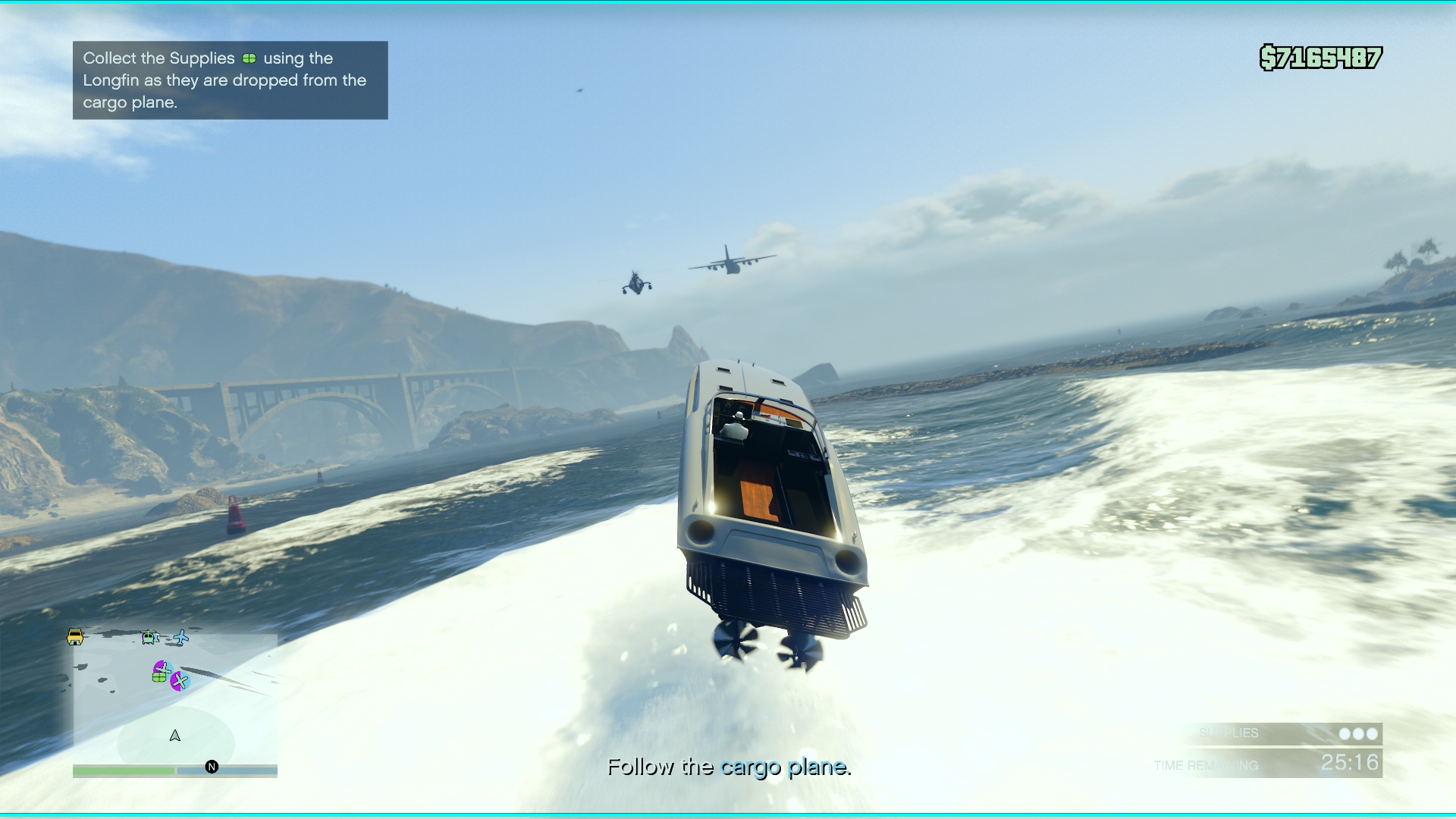Click the green supplies crate blip
This screenshot has height=819, width=1456.
[159, 677]
